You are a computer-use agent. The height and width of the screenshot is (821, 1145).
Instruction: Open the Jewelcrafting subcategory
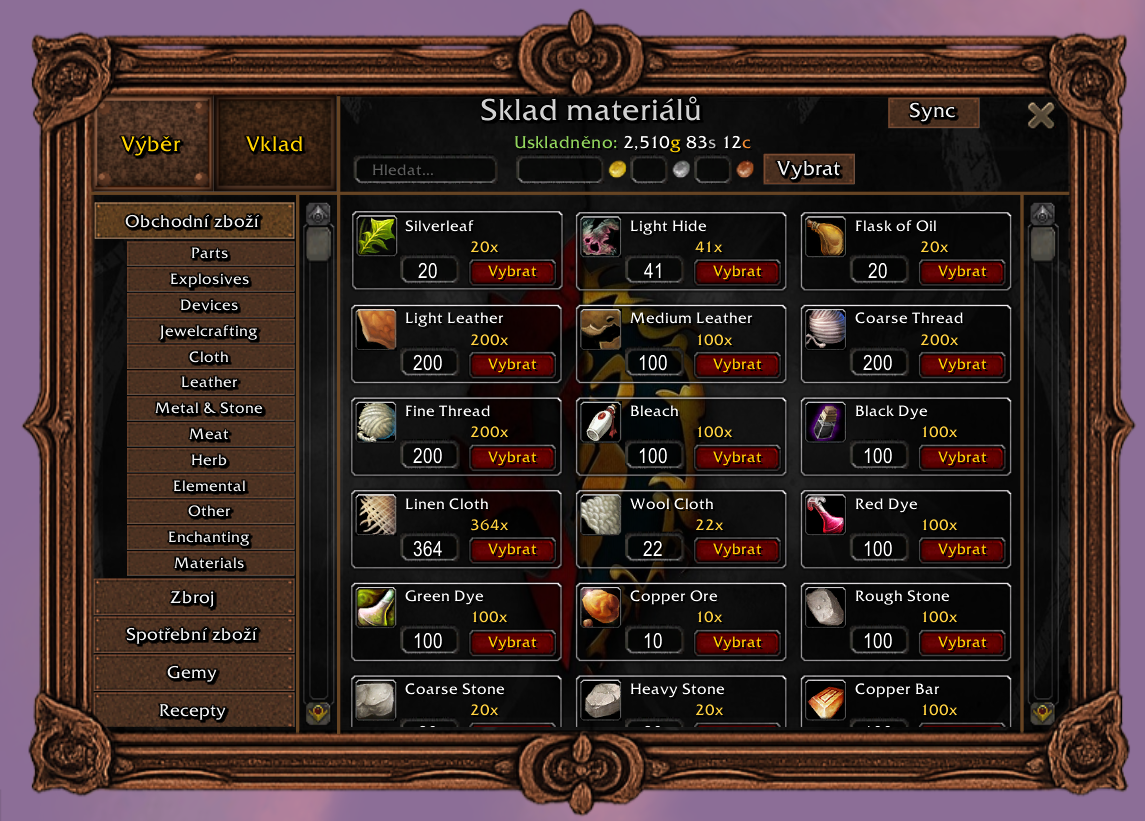click(210, 331)
